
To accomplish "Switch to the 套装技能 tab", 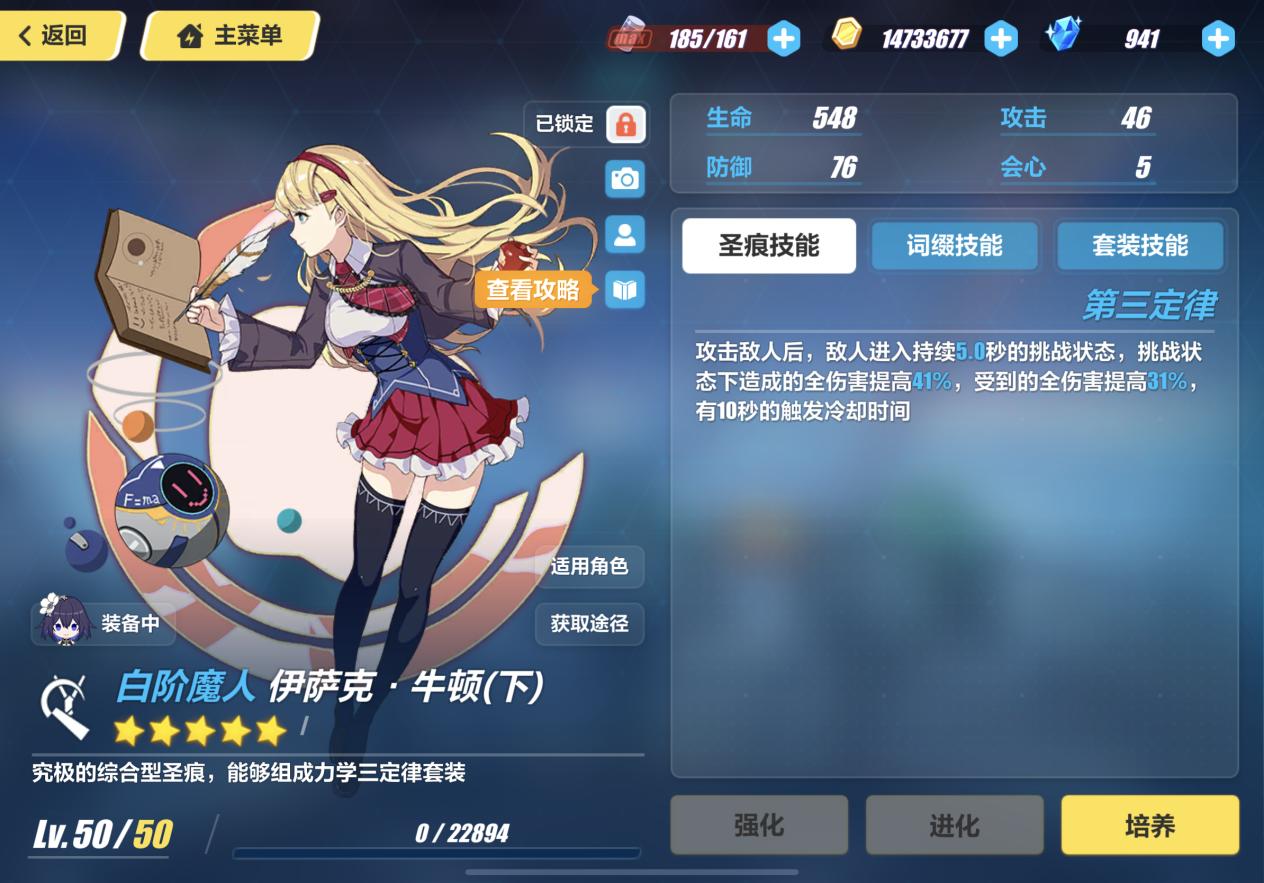I will click(1140, 246).
